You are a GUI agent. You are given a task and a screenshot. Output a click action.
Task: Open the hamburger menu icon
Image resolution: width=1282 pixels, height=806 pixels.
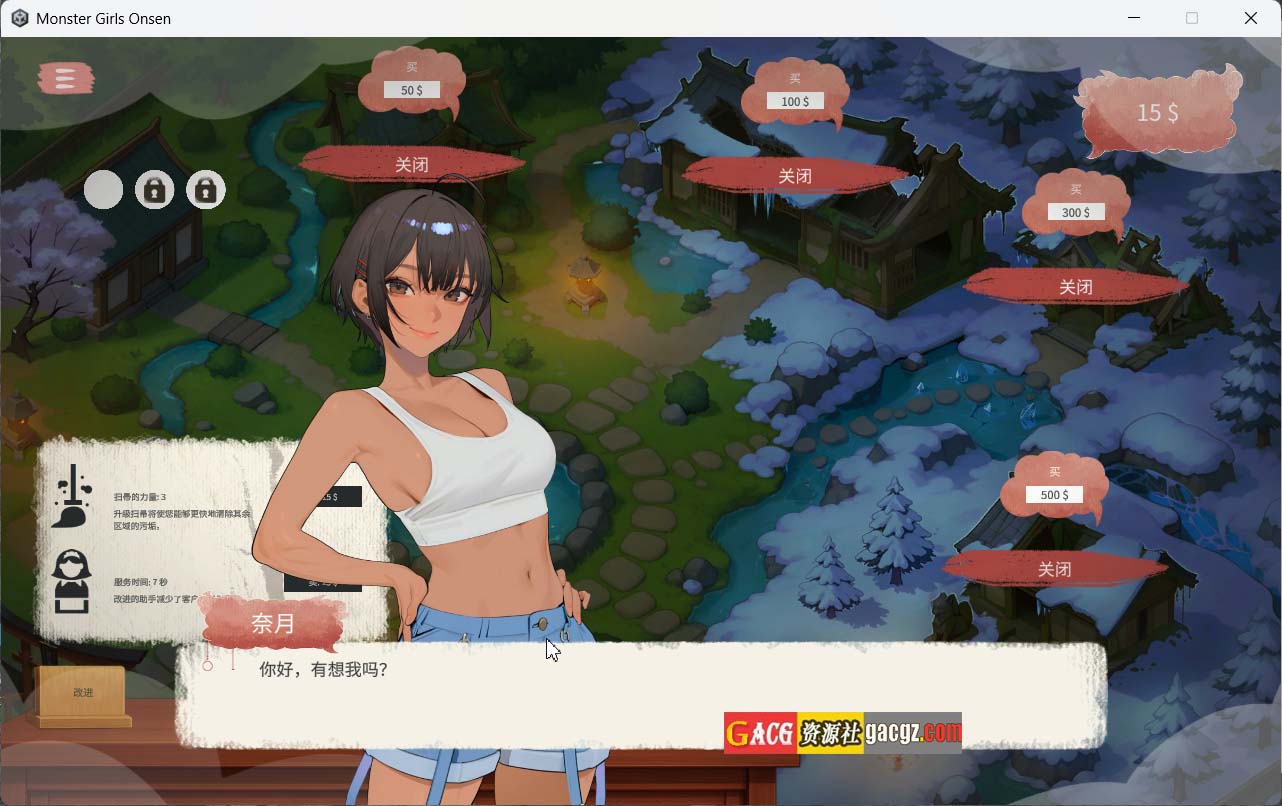click(x=66, y=78)
